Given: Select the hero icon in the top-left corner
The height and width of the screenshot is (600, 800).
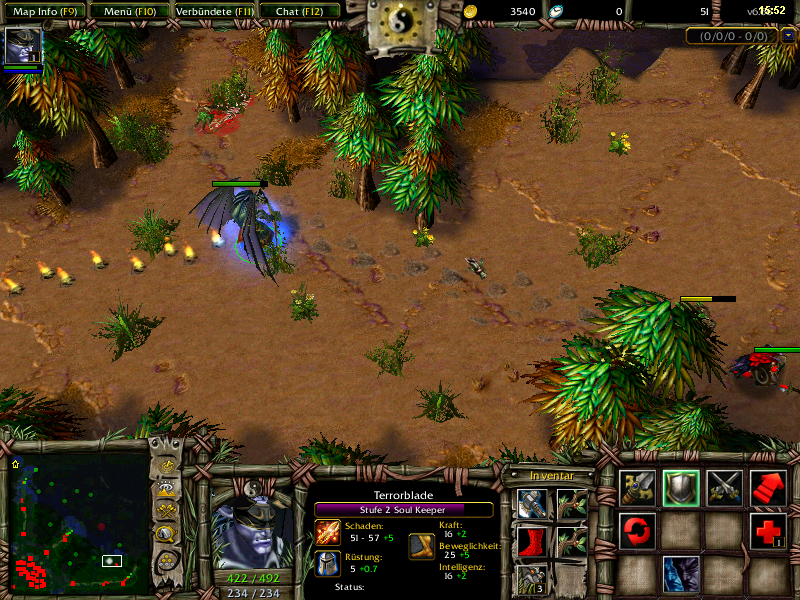Looking at the screenshot, I should pyautogui.click(x=20, y=46).
